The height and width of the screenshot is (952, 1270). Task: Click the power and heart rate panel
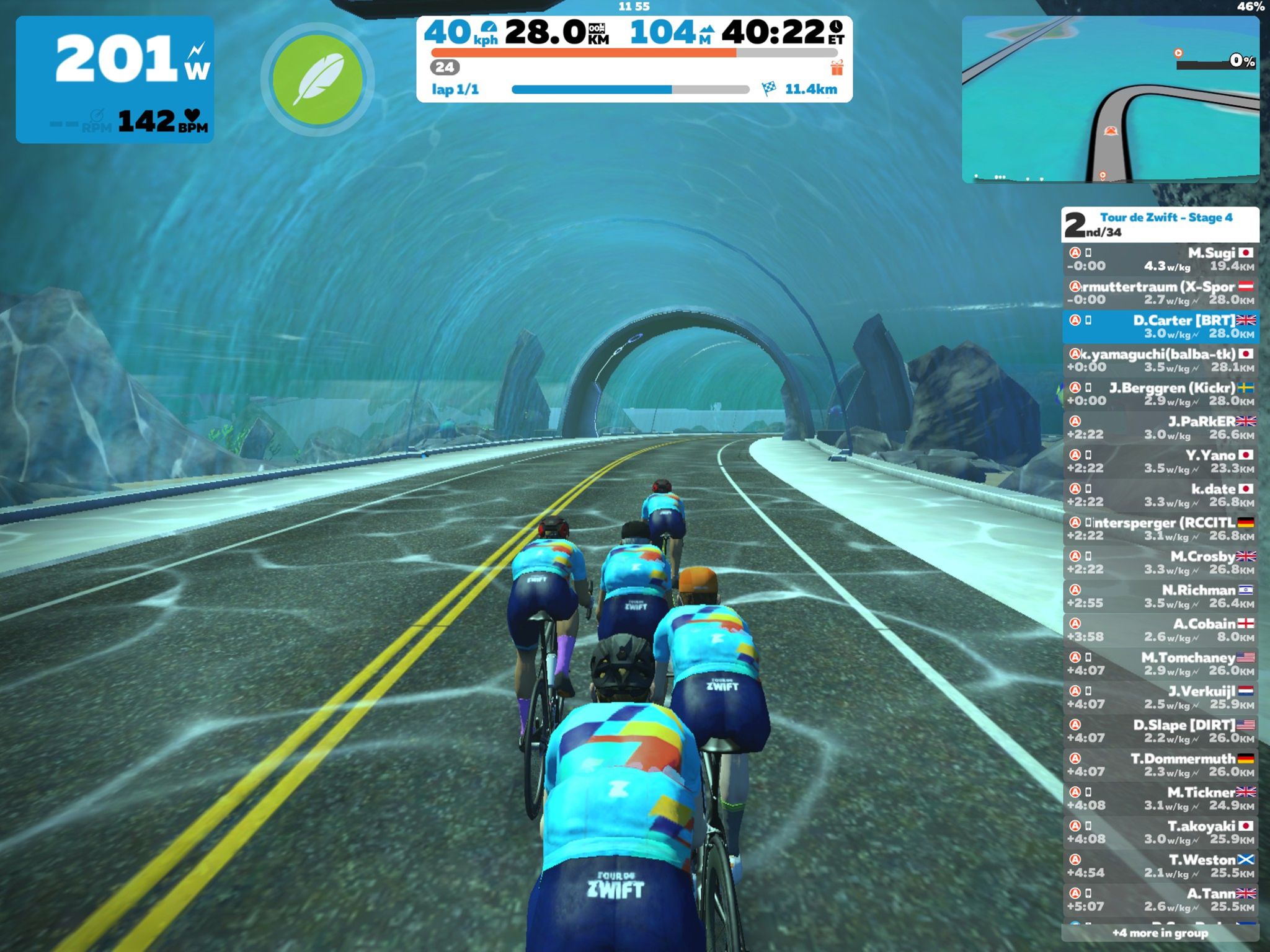tap(115, 79)
